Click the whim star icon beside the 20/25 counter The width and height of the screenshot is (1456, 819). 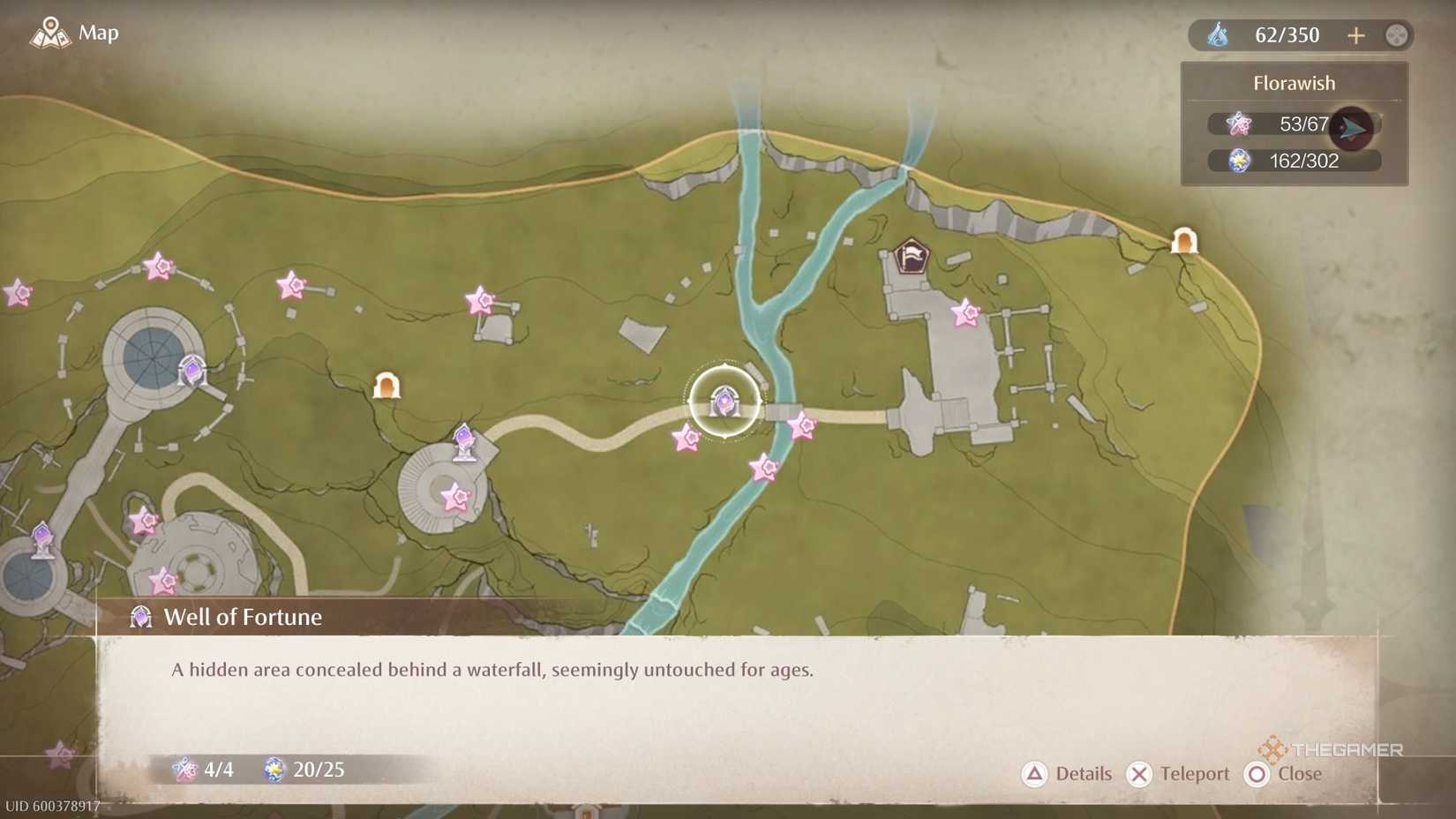click(x=274, y=769)
